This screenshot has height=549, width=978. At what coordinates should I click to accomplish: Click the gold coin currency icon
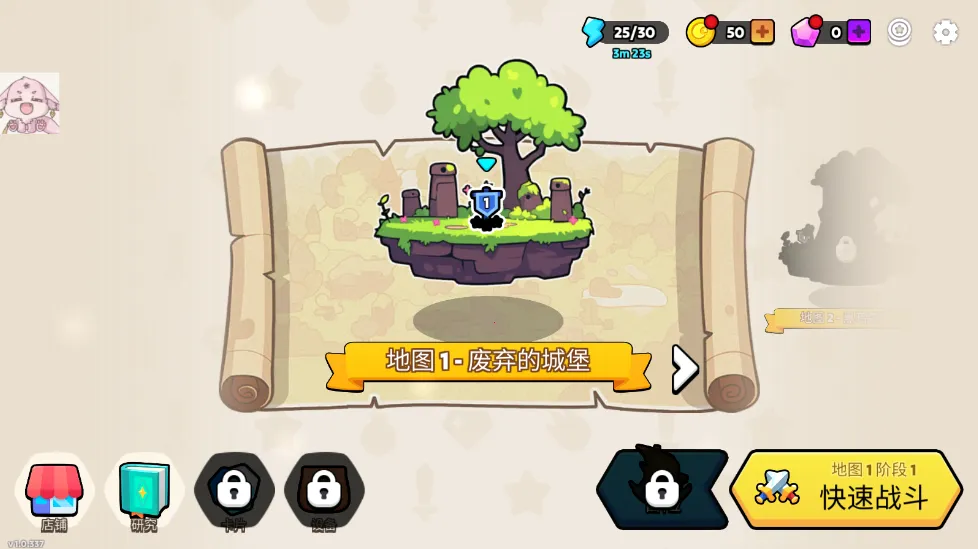[701, 32]
